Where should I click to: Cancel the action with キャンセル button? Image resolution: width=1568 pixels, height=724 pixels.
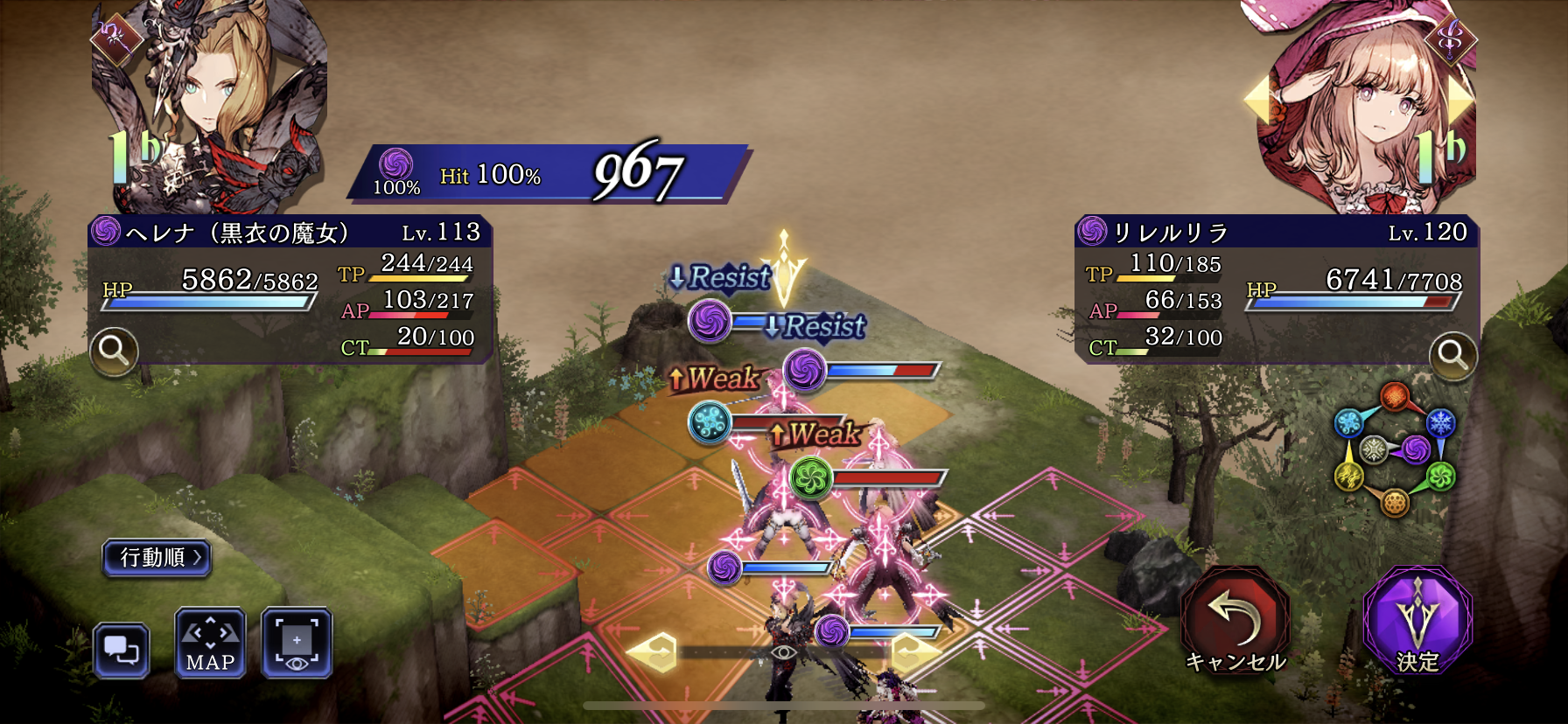1235,621
